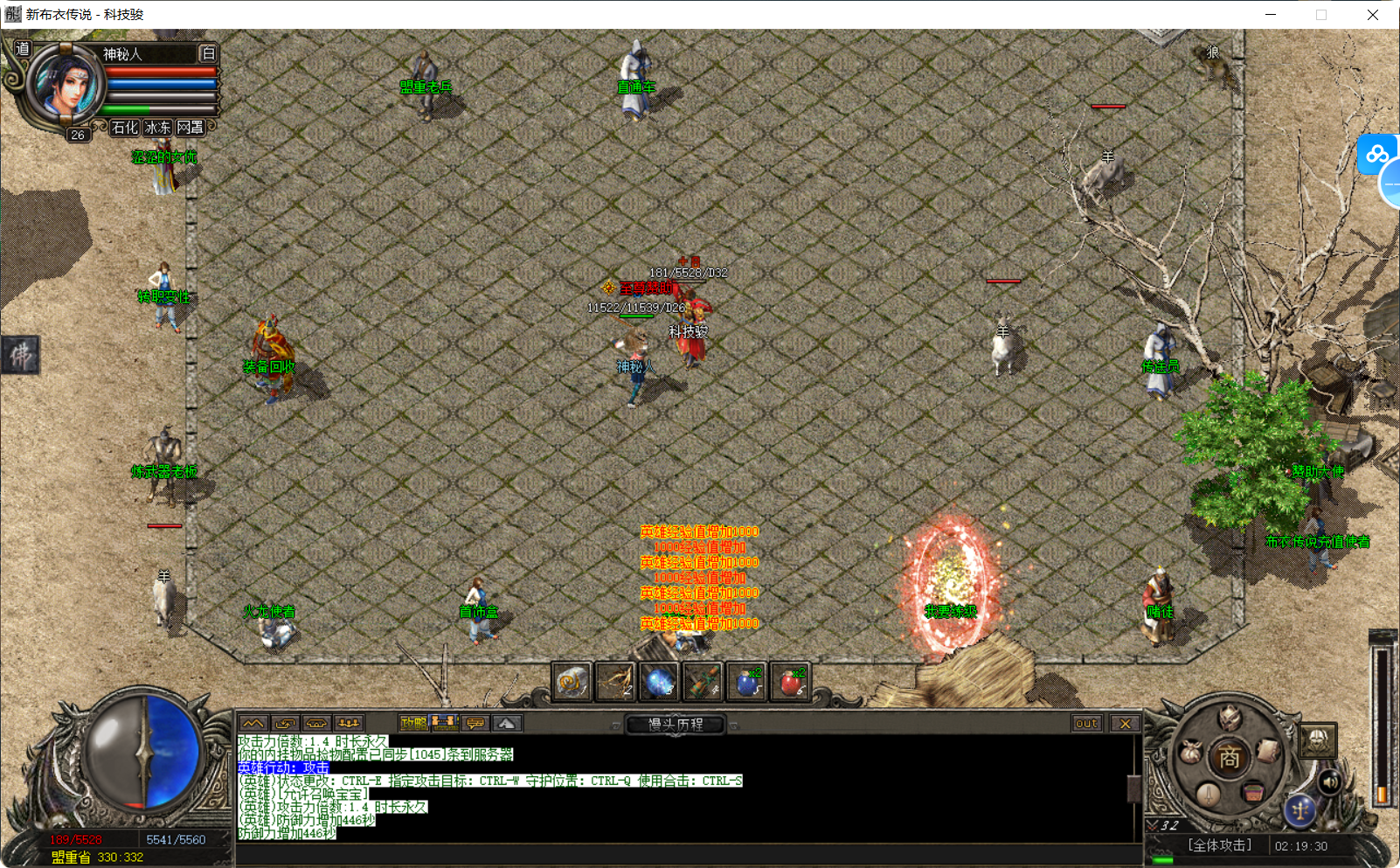Click the hero portrait icon above the sound button
The width and height of the screenshot is (1400, 868).
pos(1317,740)
